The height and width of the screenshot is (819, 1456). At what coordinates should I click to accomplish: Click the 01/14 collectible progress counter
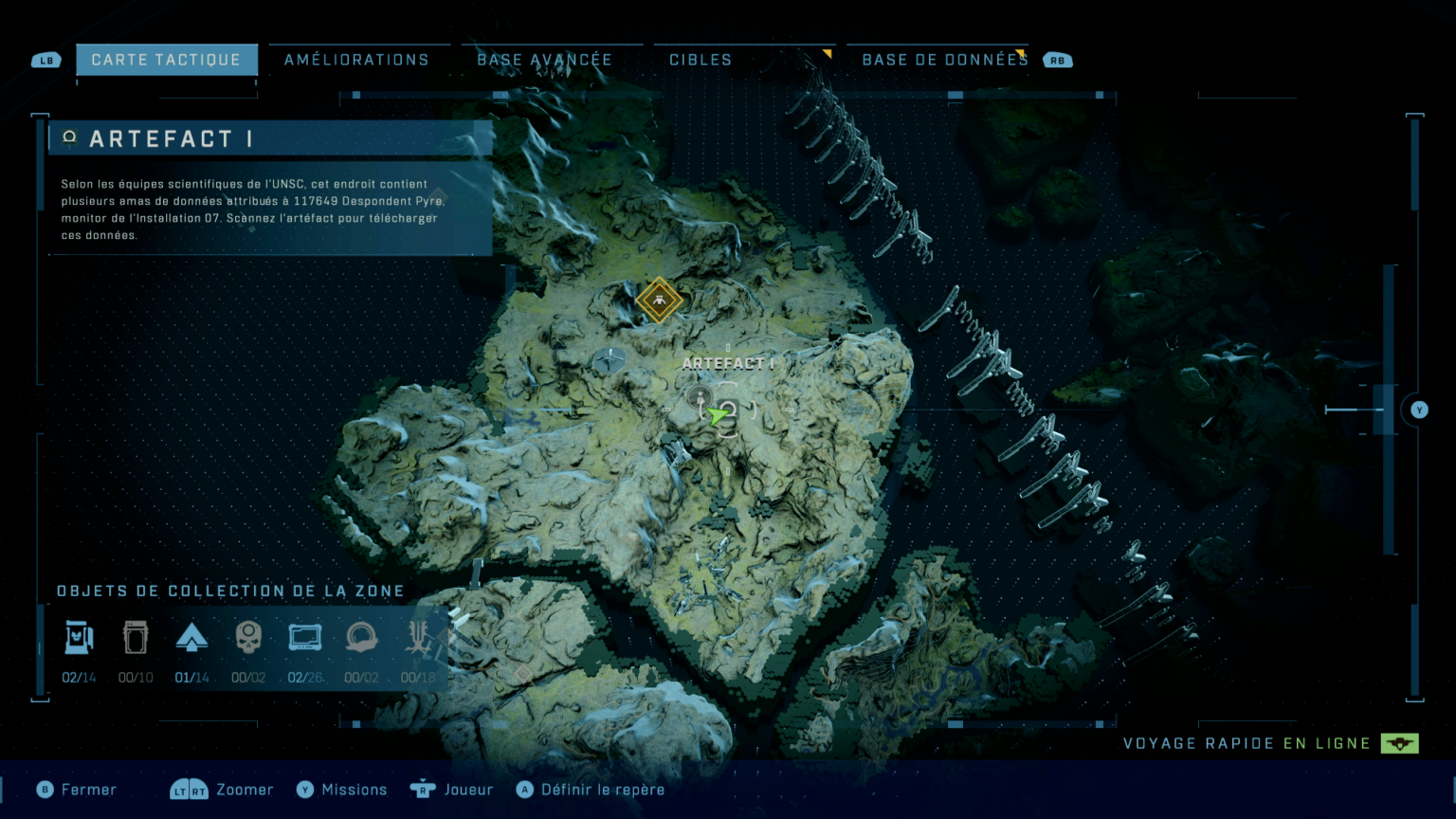click(x=192, y=677)
